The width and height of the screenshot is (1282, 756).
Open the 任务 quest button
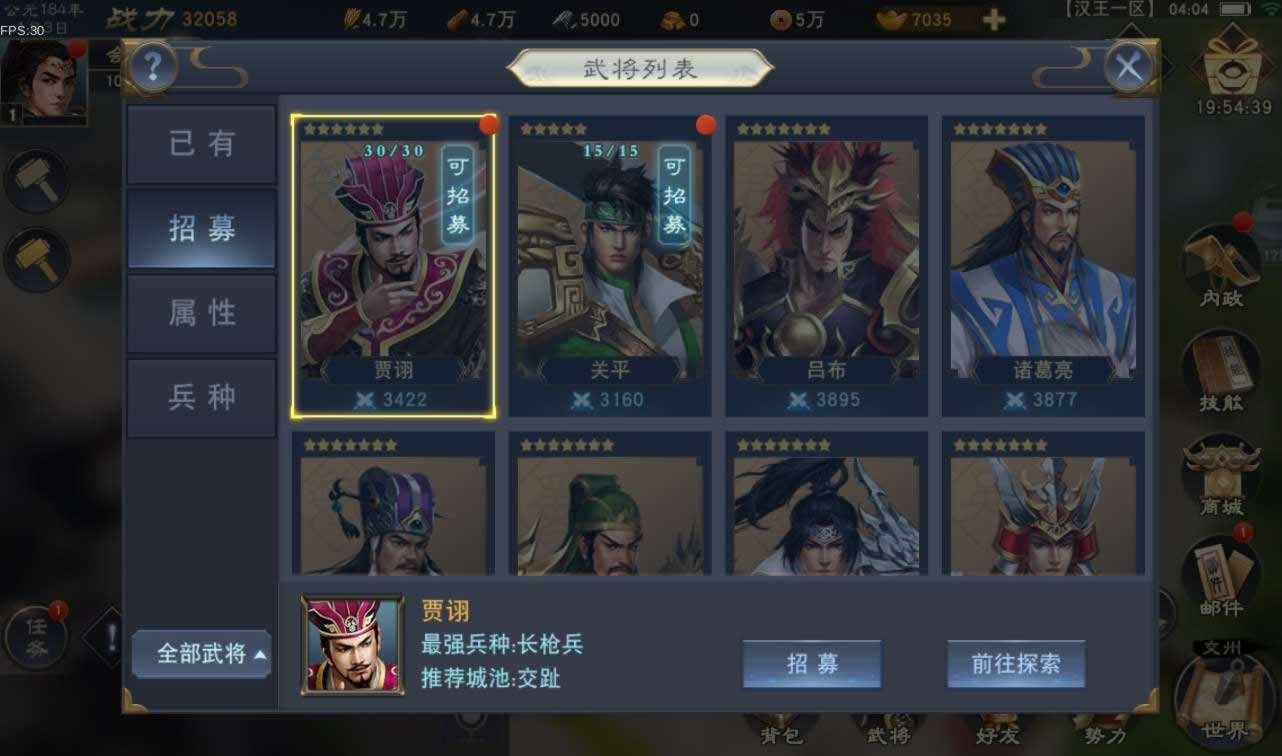pos(36,634)
